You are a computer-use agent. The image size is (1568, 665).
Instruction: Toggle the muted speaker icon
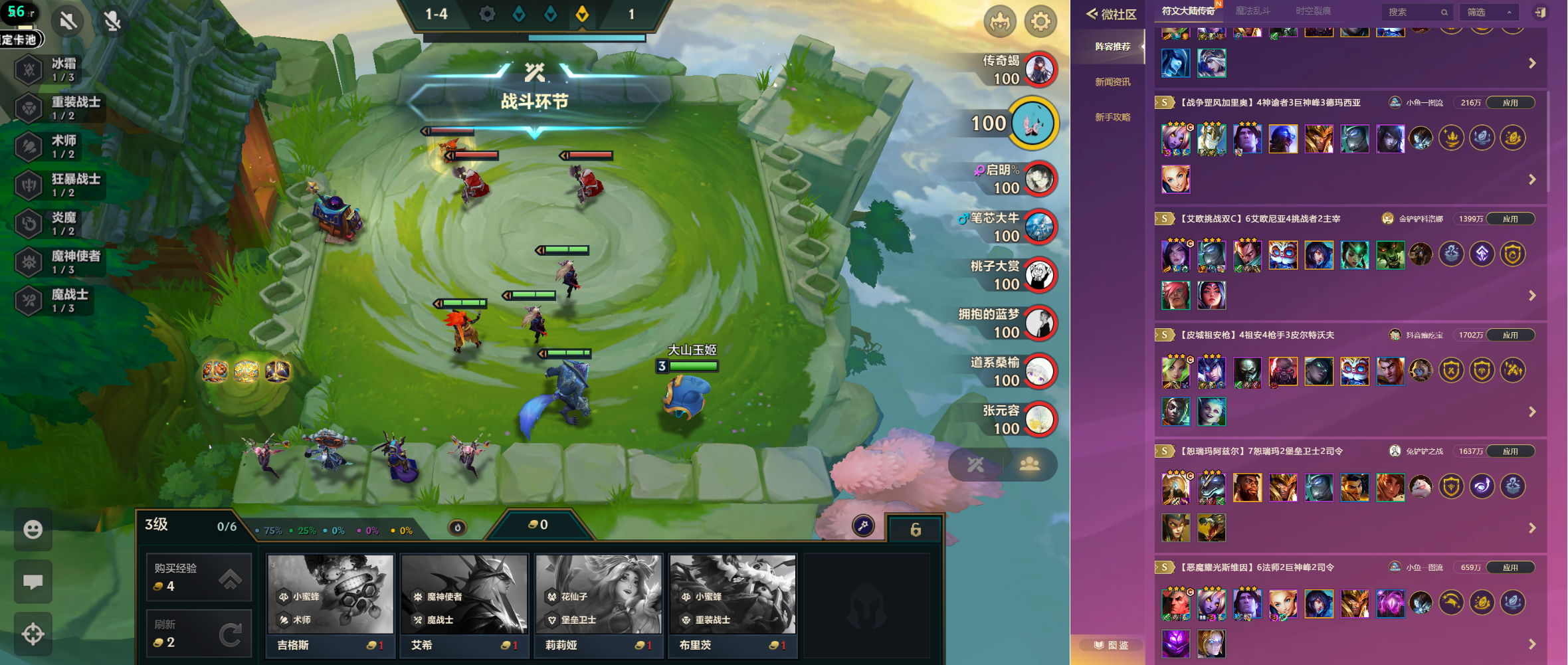pyautogui.click(x=68, y=21)
